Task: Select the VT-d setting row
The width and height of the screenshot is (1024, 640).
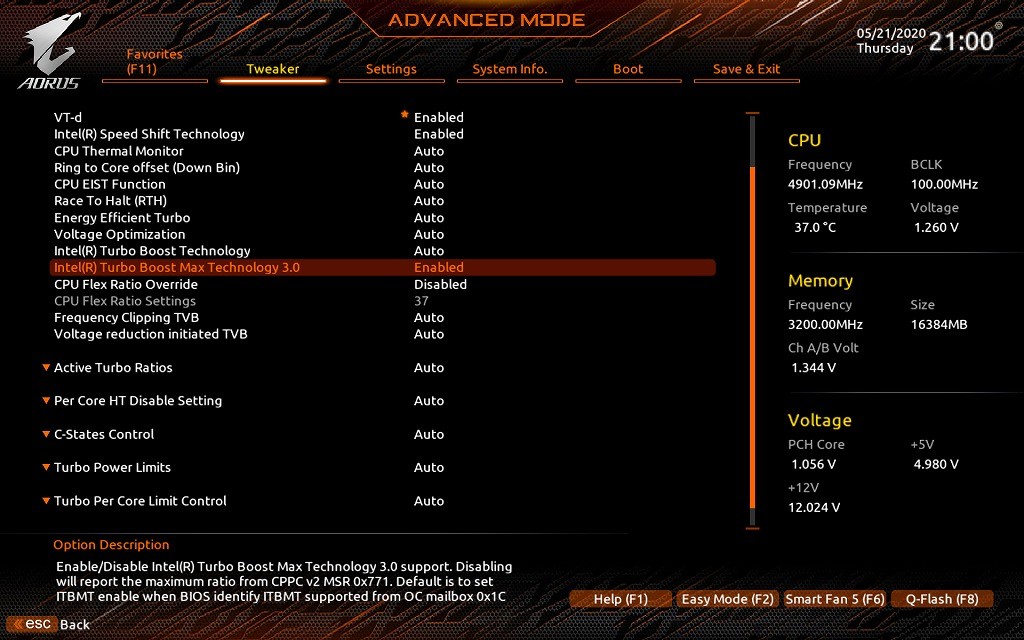Action: [68, 117]
